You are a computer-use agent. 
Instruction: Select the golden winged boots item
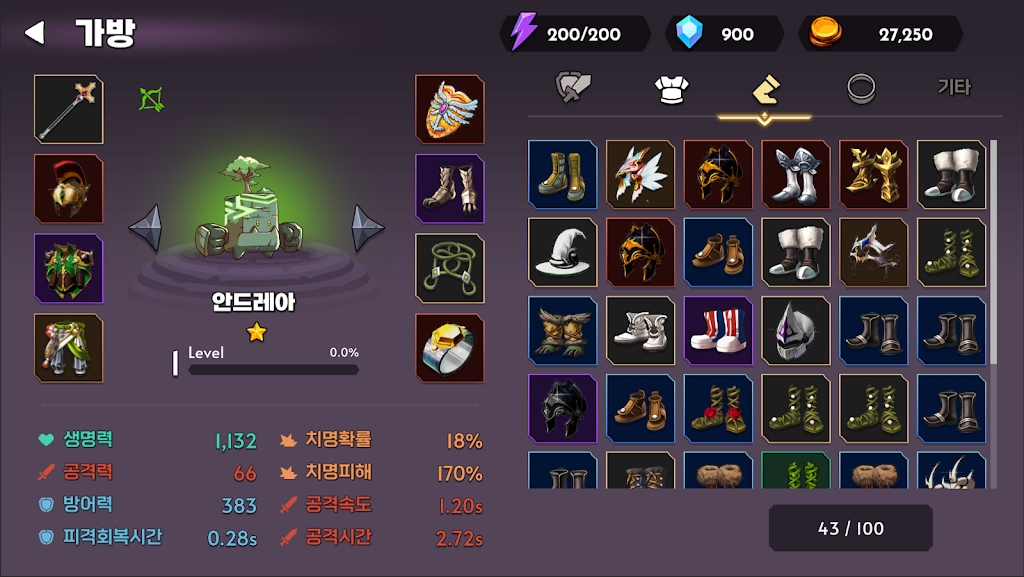874,174
